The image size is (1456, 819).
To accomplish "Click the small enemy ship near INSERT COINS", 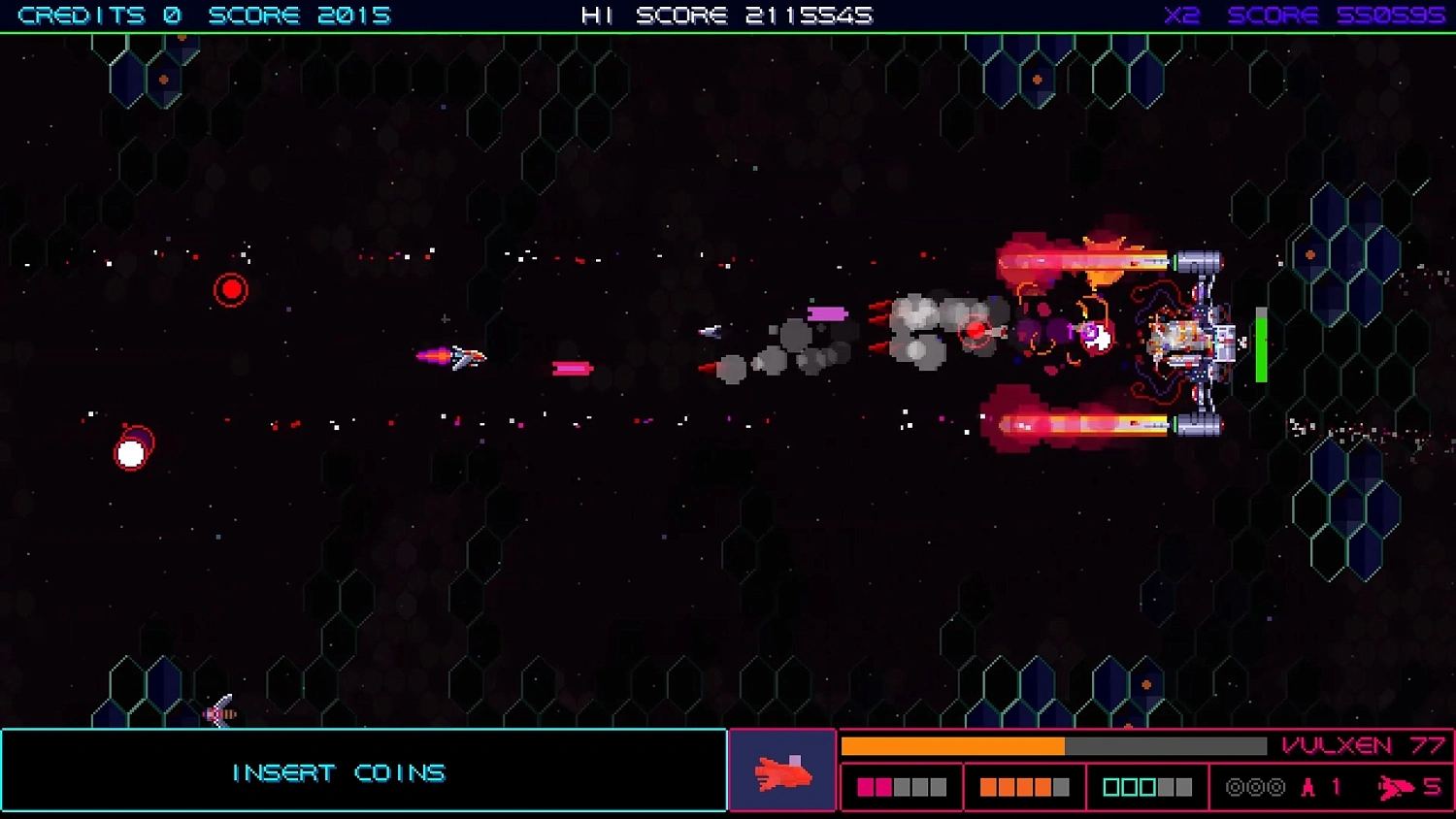I will point(218,714).
